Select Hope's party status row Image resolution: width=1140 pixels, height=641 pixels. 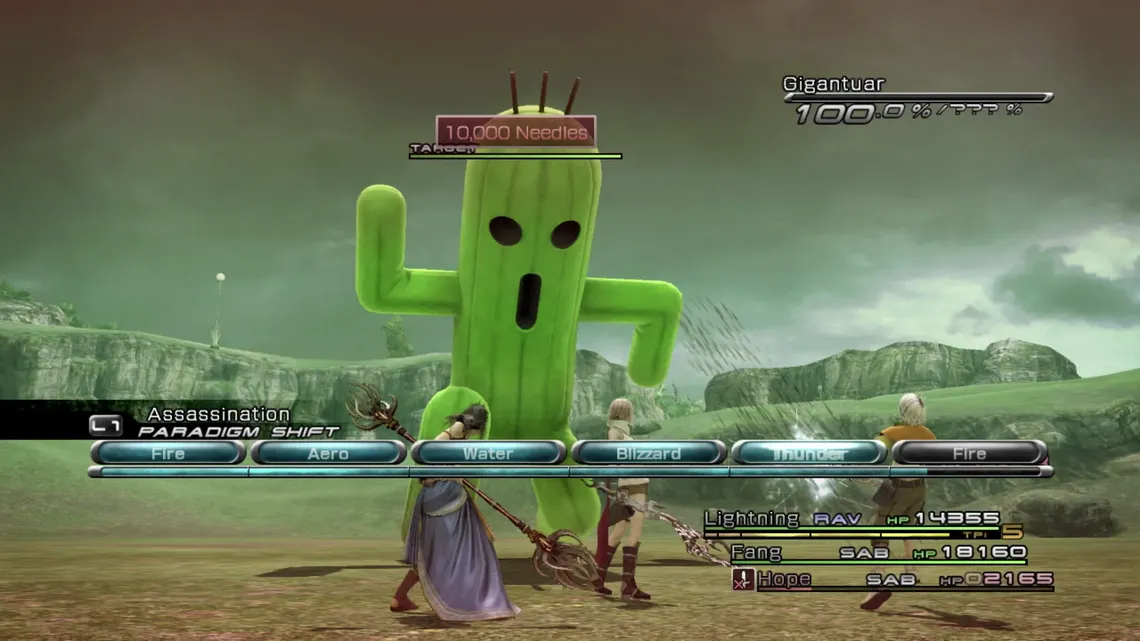tap(892, 579)
